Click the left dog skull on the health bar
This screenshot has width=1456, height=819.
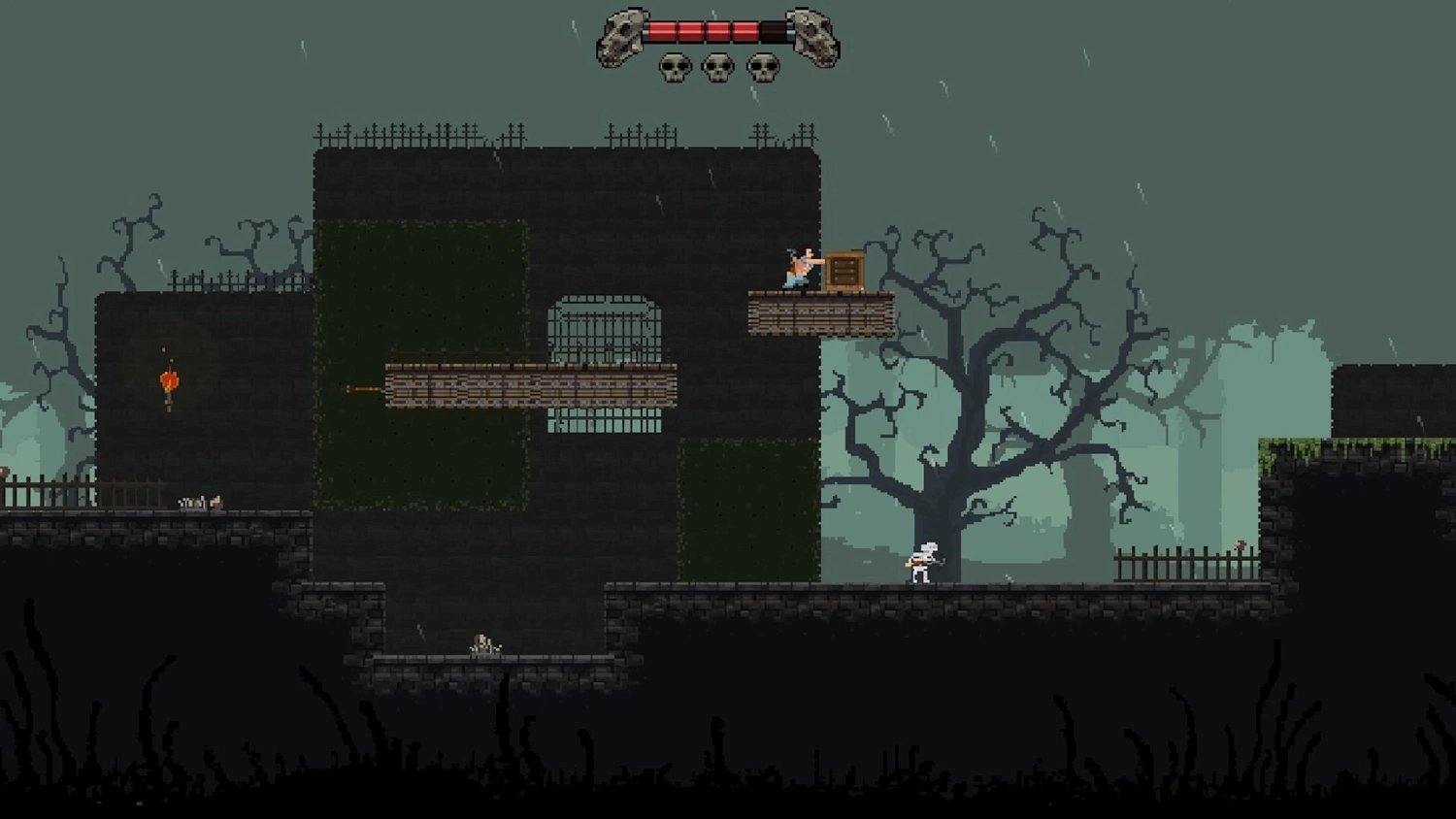point(621,37)
